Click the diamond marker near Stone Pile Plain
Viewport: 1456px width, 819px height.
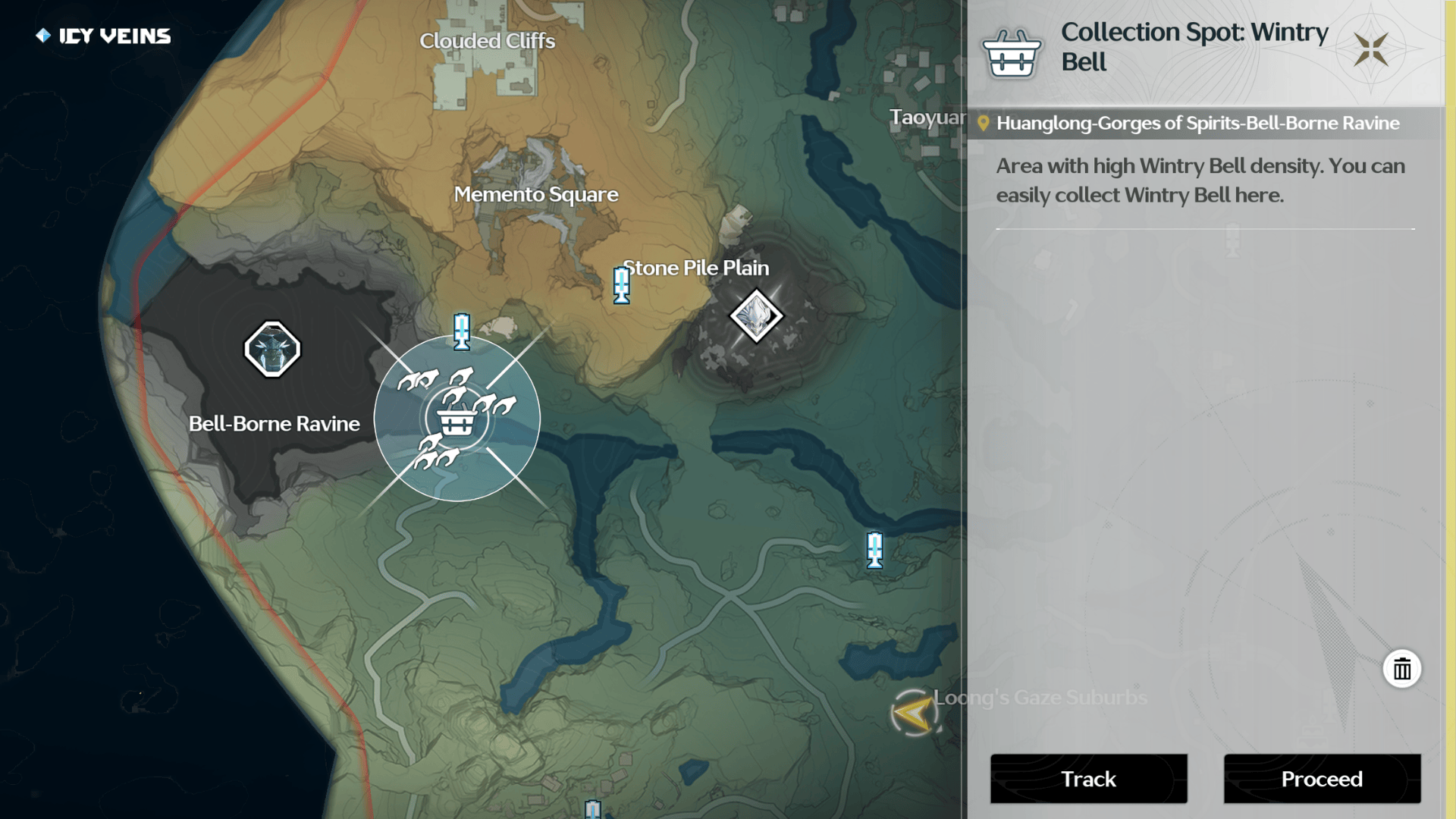756,315
